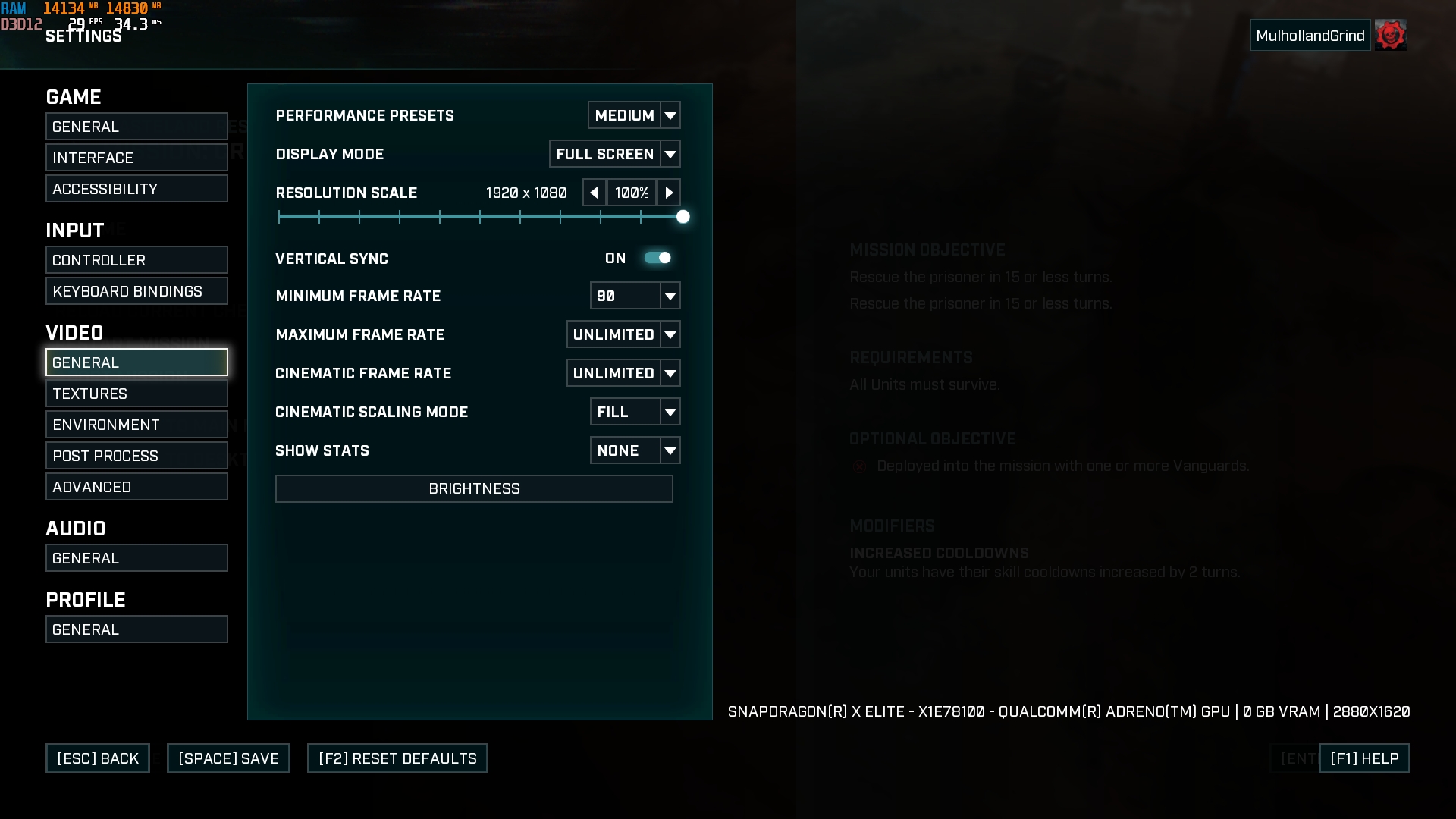Open the Cinematic Scaling Mode dropdown
This screenshot has width=1456, height=819.
click(635, 412)
